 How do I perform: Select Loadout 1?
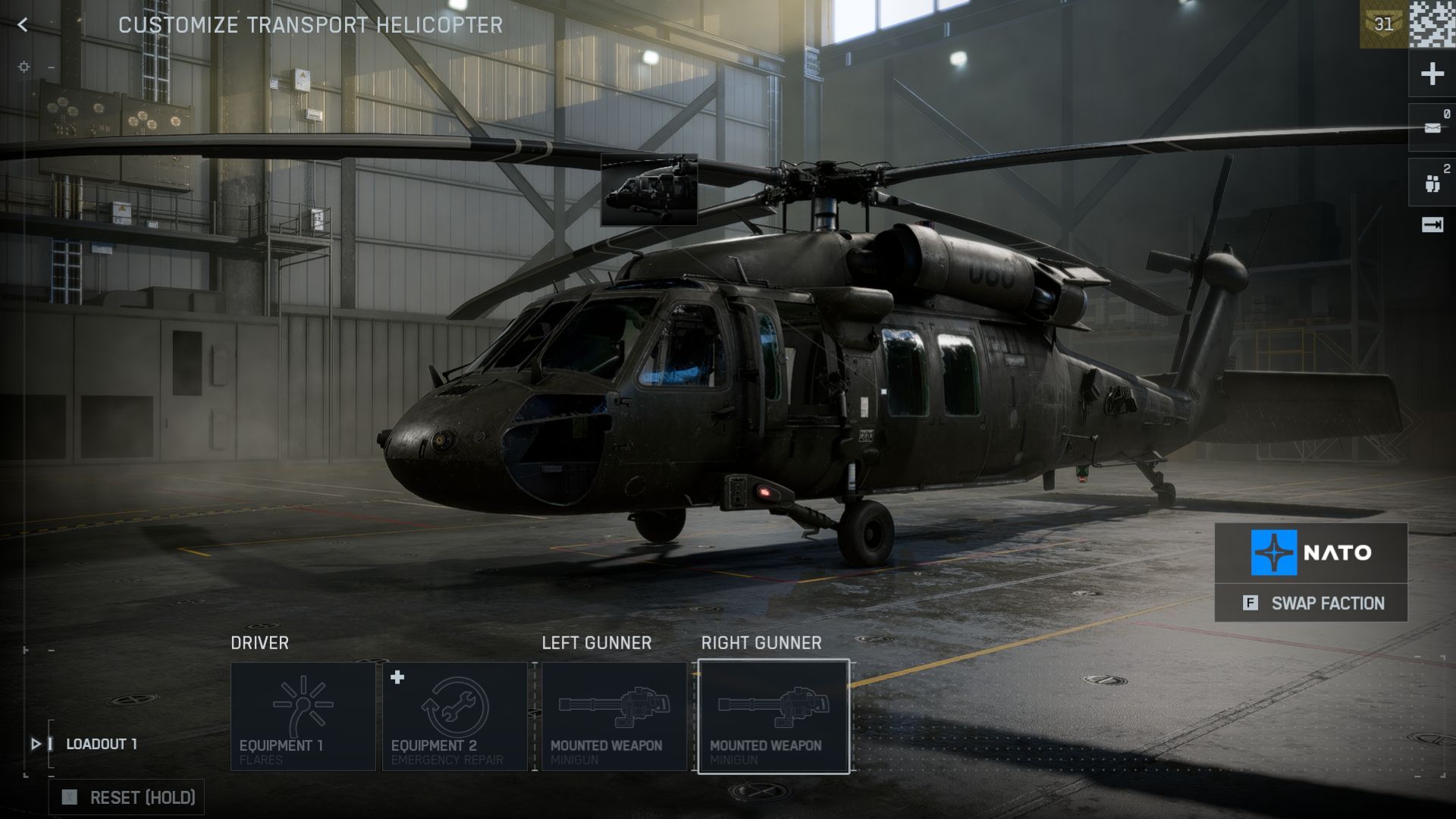pyautogui.click(x=101, y=744)
